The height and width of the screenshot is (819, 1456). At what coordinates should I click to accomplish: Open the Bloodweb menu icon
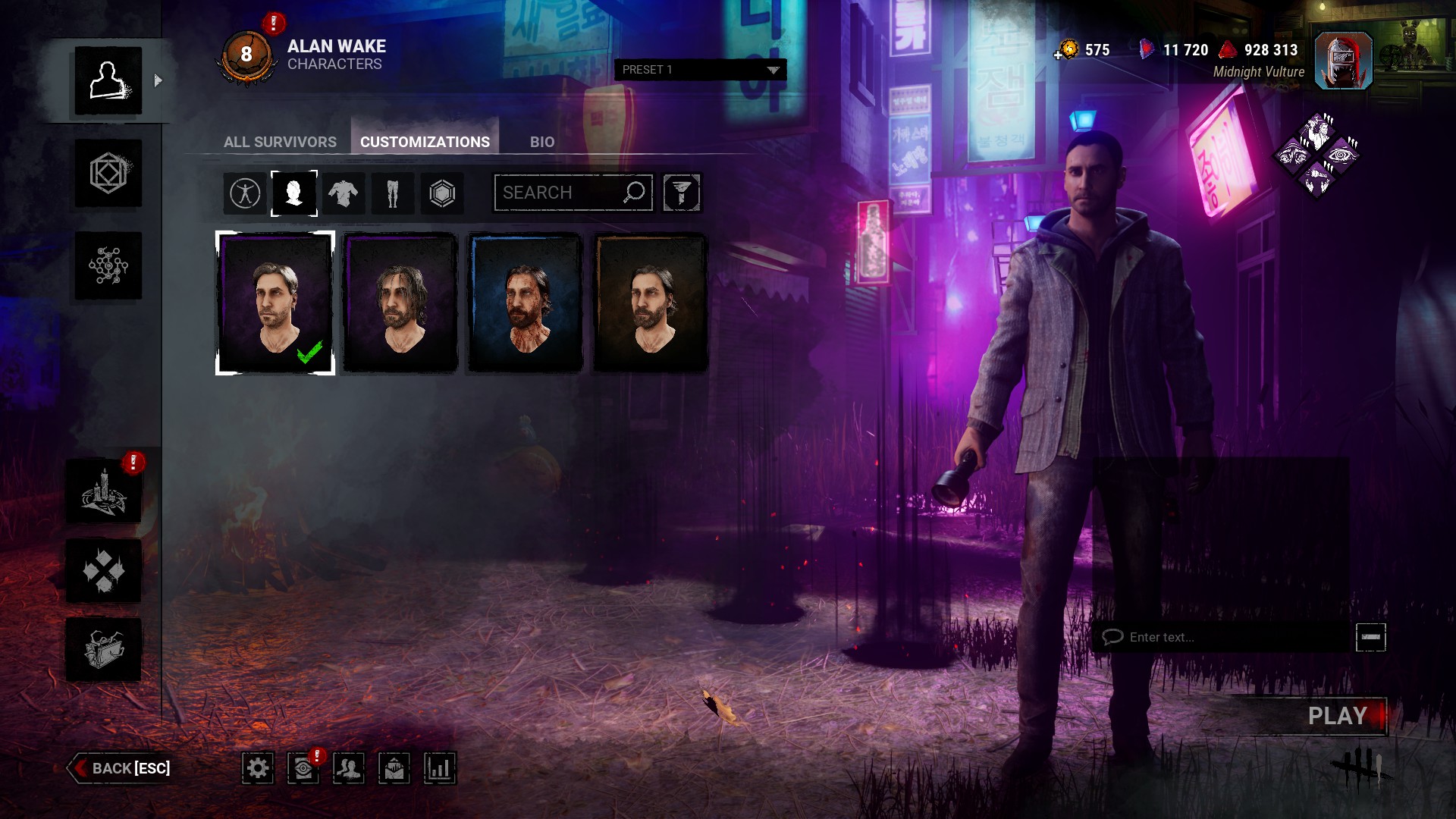click(x=108, y=265)
